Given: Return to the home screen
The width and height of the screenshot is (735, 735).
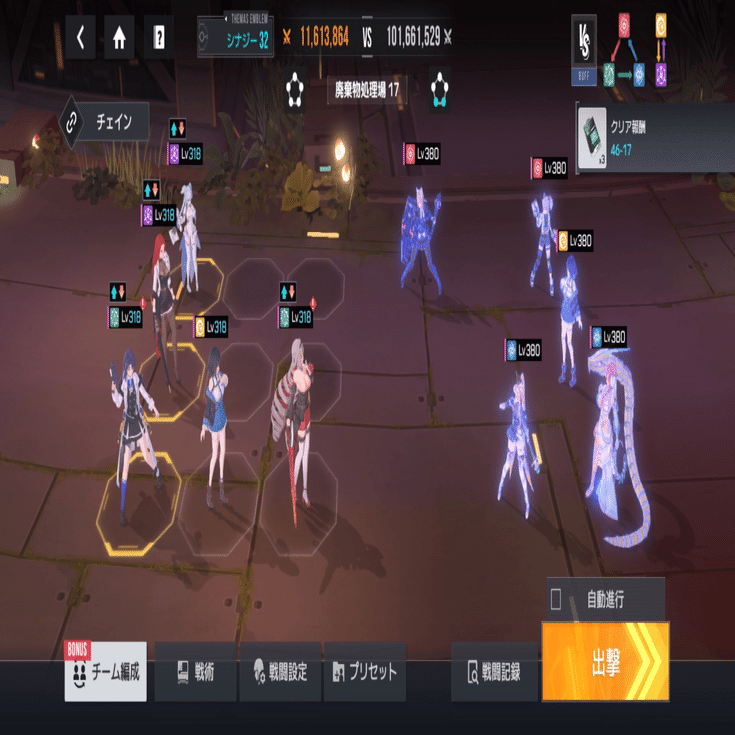Looking at the screenshot, I should (x=119, y=38).
